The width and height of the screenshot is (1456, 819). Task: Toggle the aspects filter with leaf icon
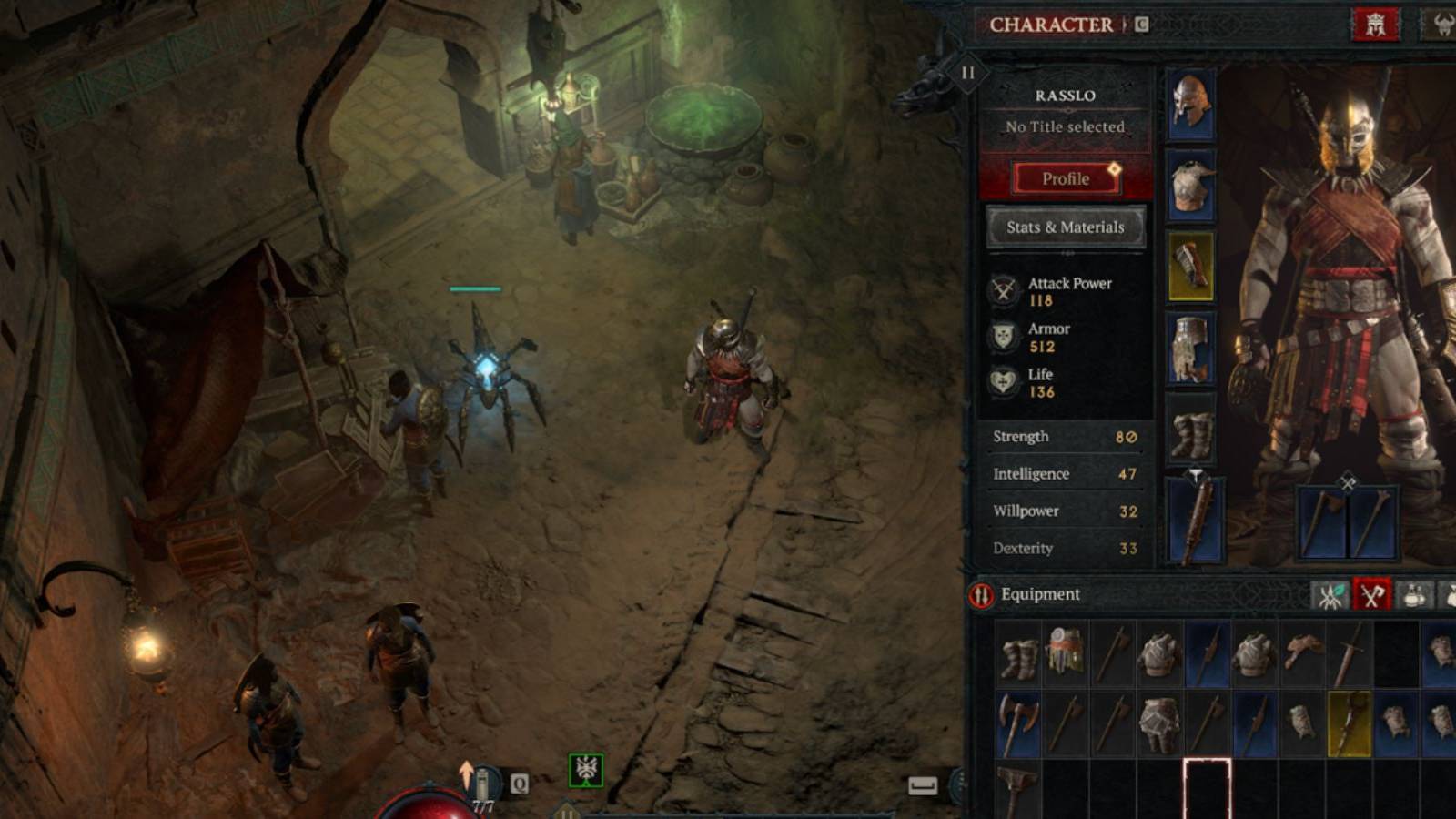click(x=1330, y=593)
